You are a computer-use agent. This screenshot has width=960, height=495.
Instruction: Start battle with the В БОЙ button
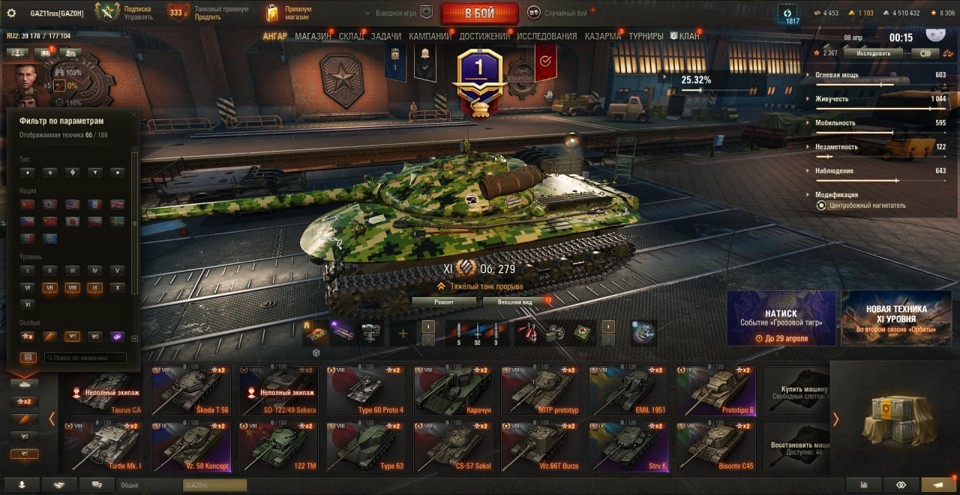(479, 13)
